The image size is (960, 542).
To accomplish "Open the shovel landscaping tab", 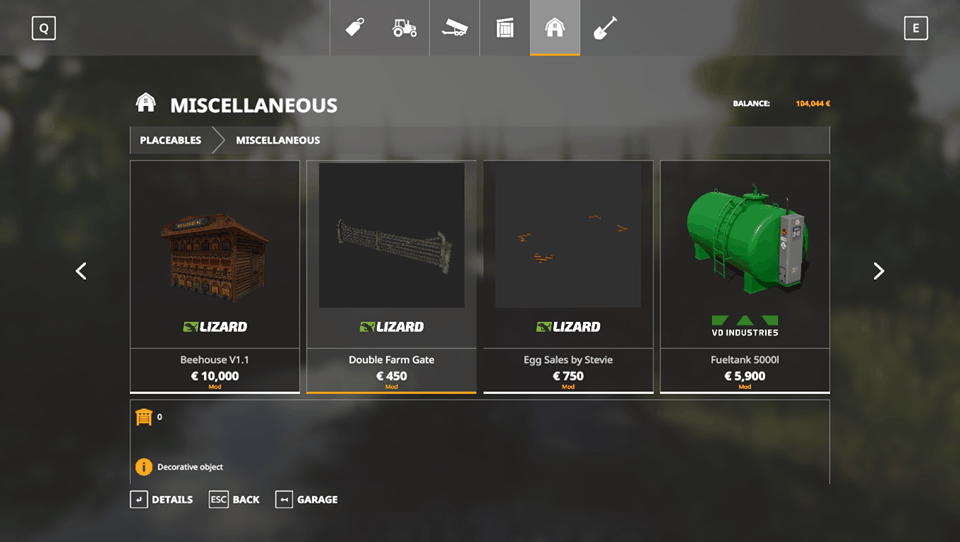I will coord(605,28).
